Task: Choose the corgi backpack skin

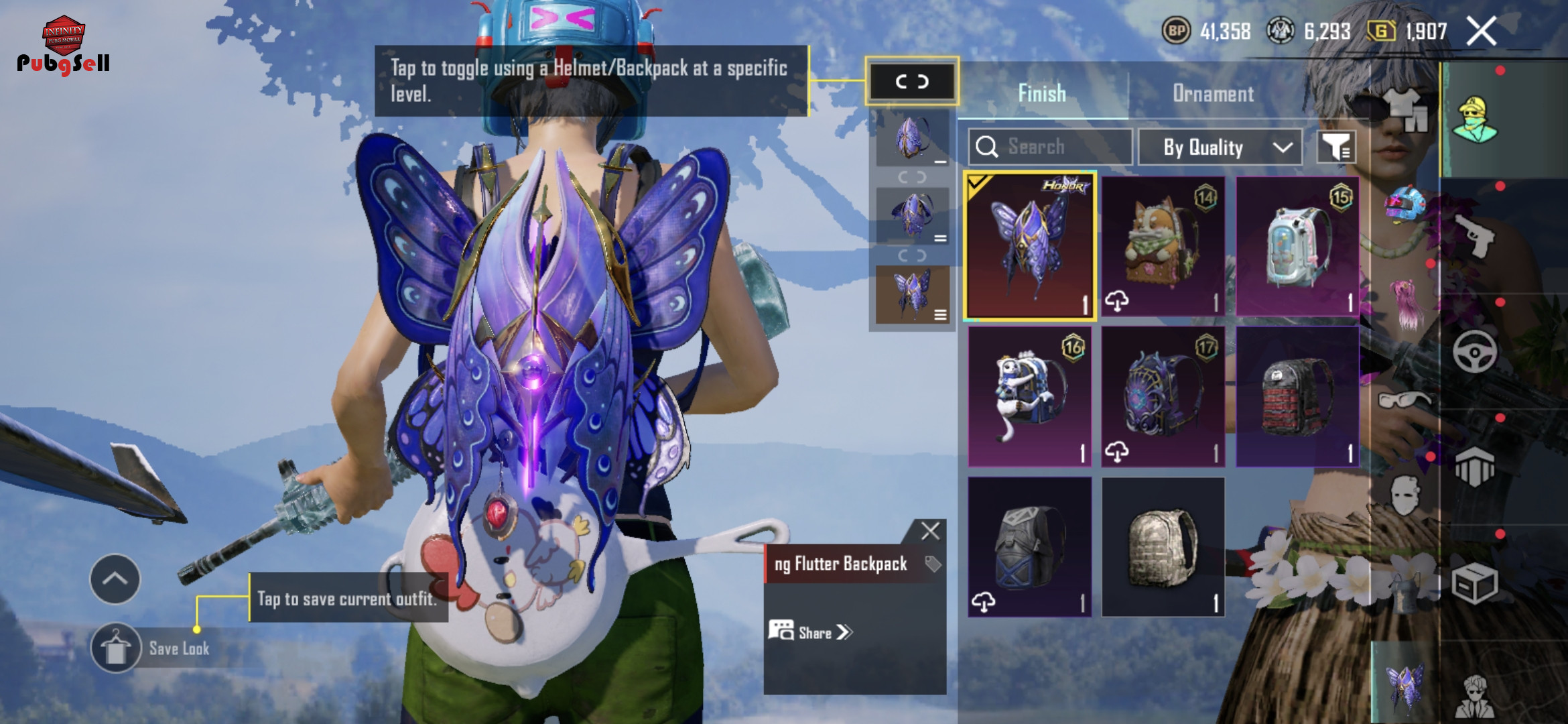Action: (1163, 246)
